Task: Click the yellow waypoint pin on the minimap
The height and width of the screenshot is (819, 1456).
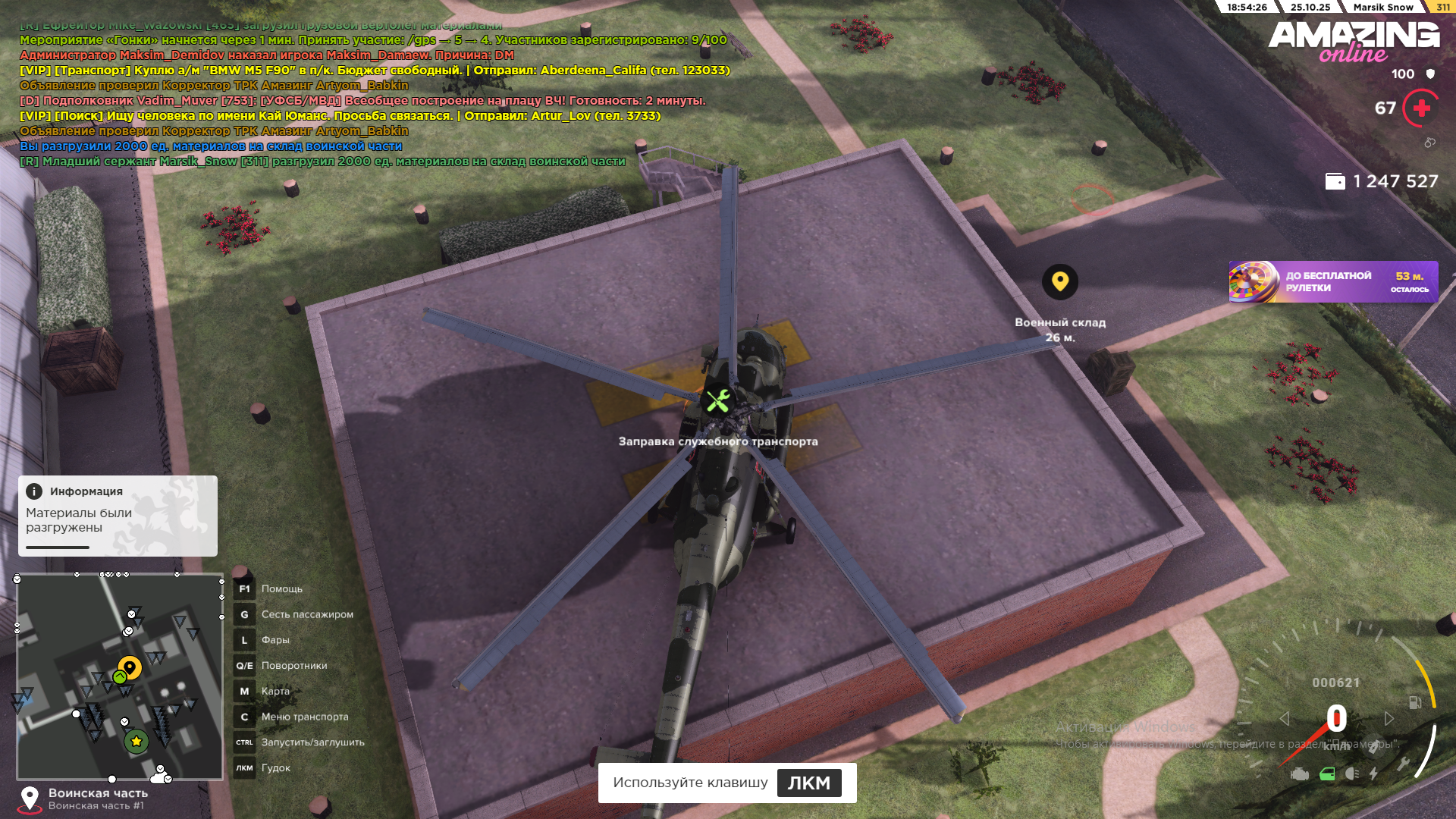Action: click(x=130, y=667)
